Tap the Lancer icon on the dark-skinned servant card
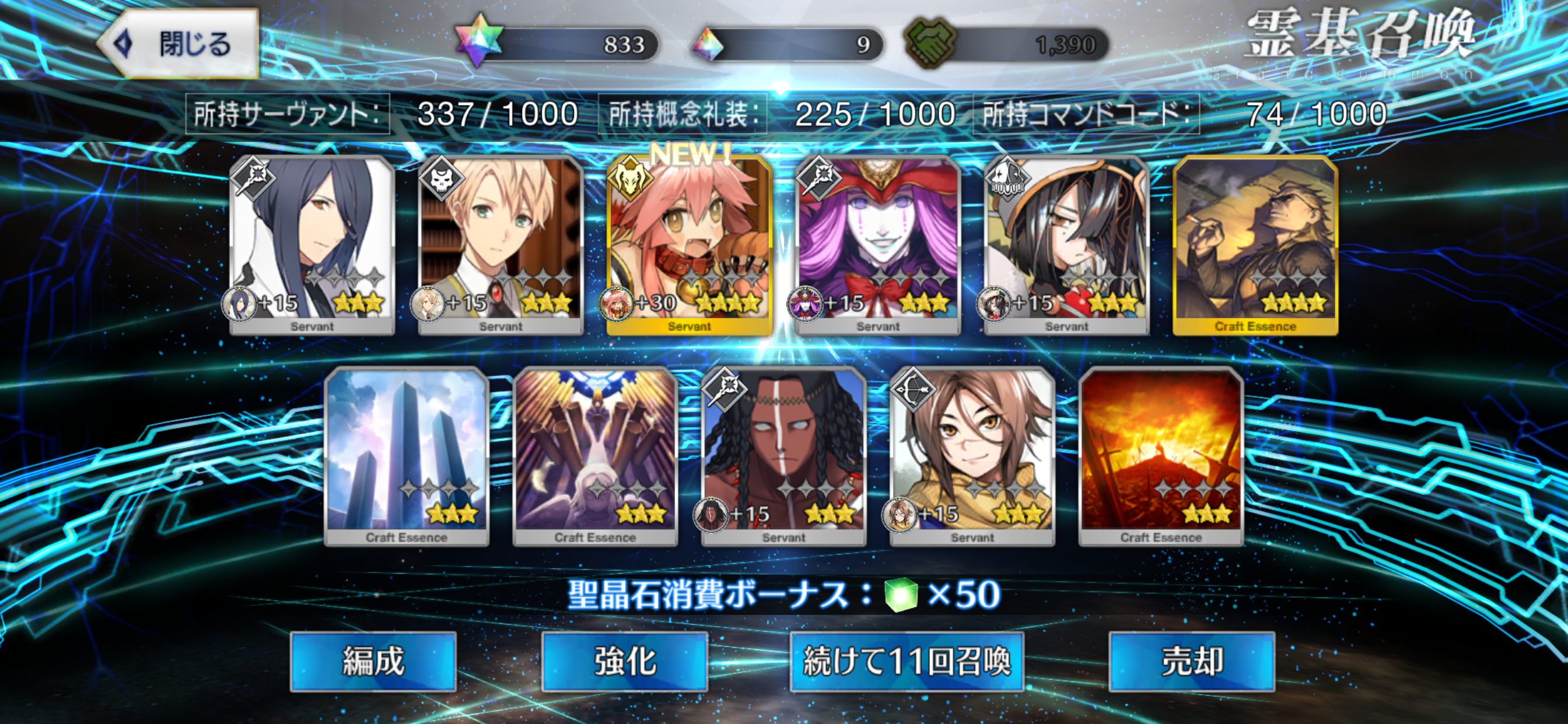This screenshot has height=724, width=1568. pyautogui.click(x=726, y=391)
